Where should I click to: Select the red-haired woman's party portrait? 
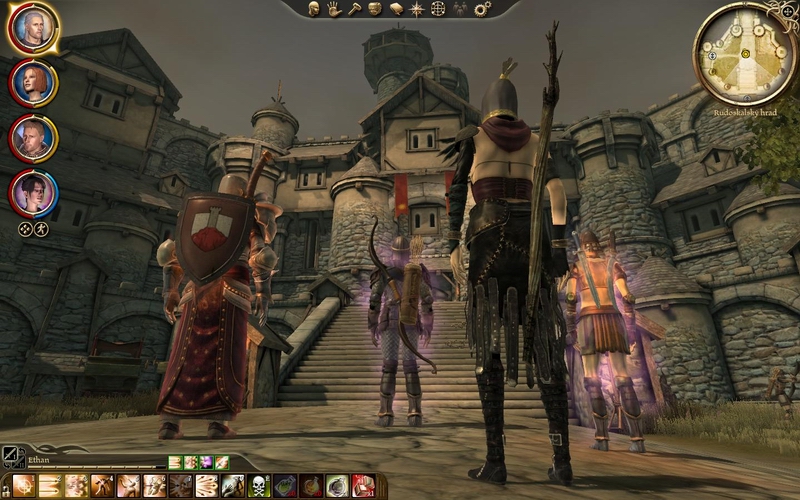coord(33,82)
